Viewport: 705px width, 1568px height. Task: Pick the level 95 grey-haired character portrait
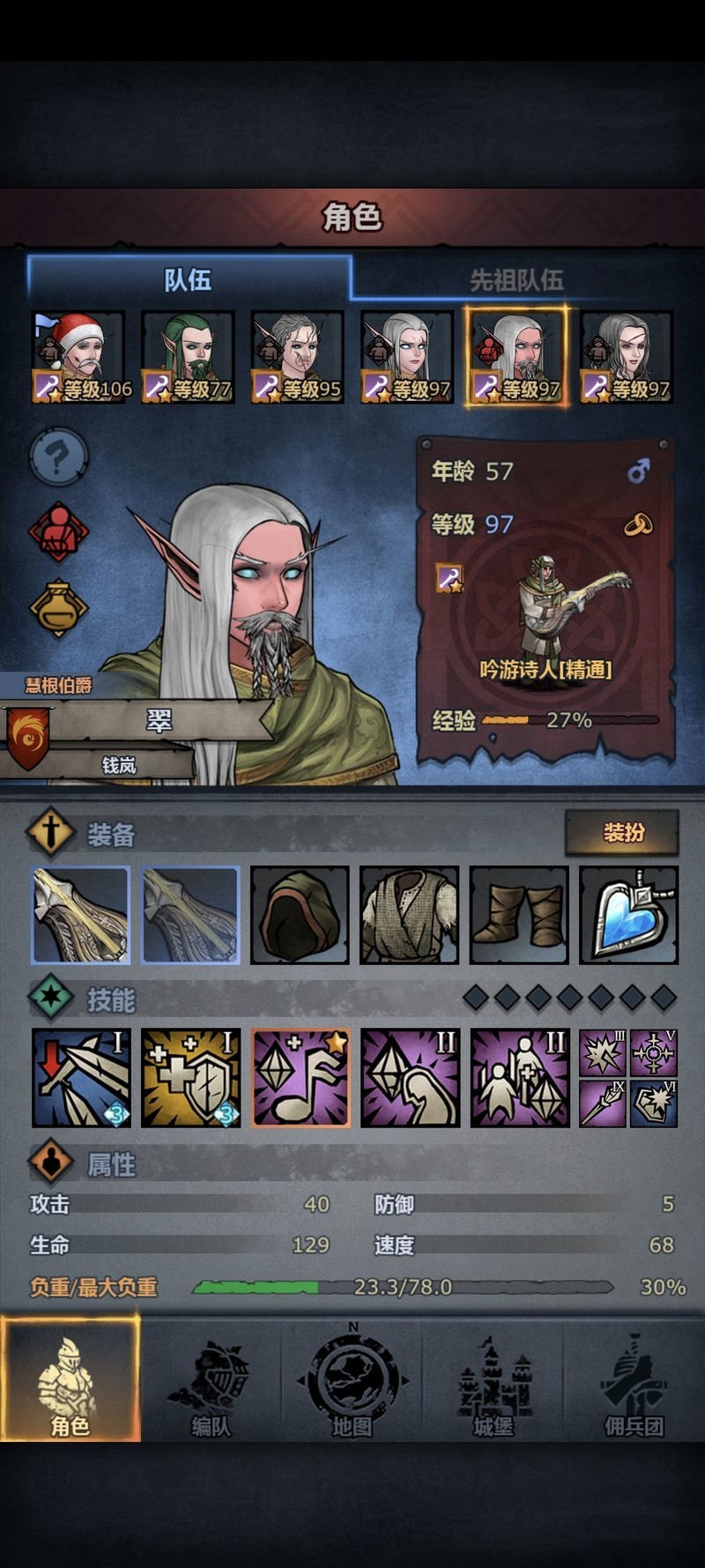coord(298,357)
